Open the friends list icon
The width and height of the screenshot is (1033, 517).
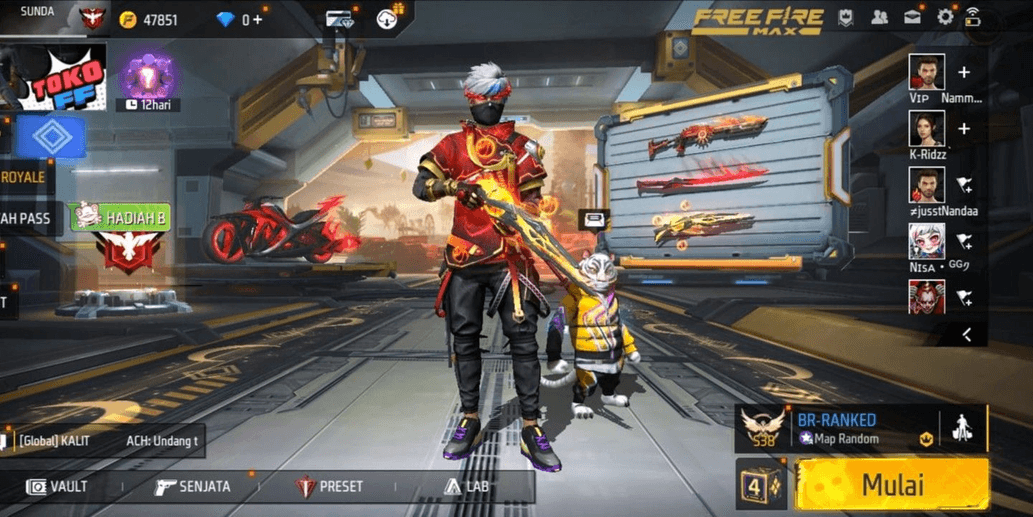click(879, 18)
